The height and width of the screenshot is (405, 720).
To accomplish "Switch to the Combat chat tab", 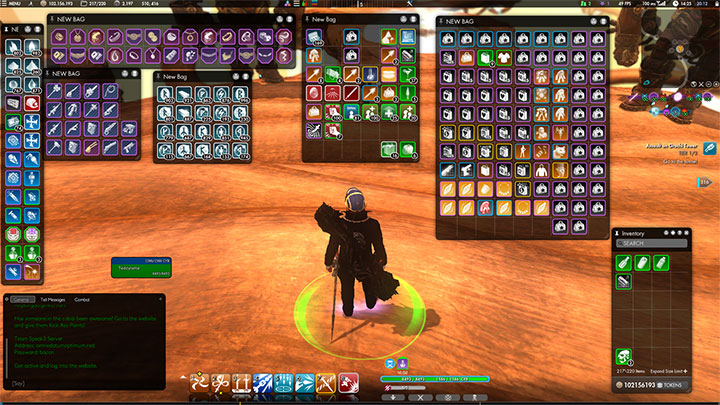I will point(82,299).
